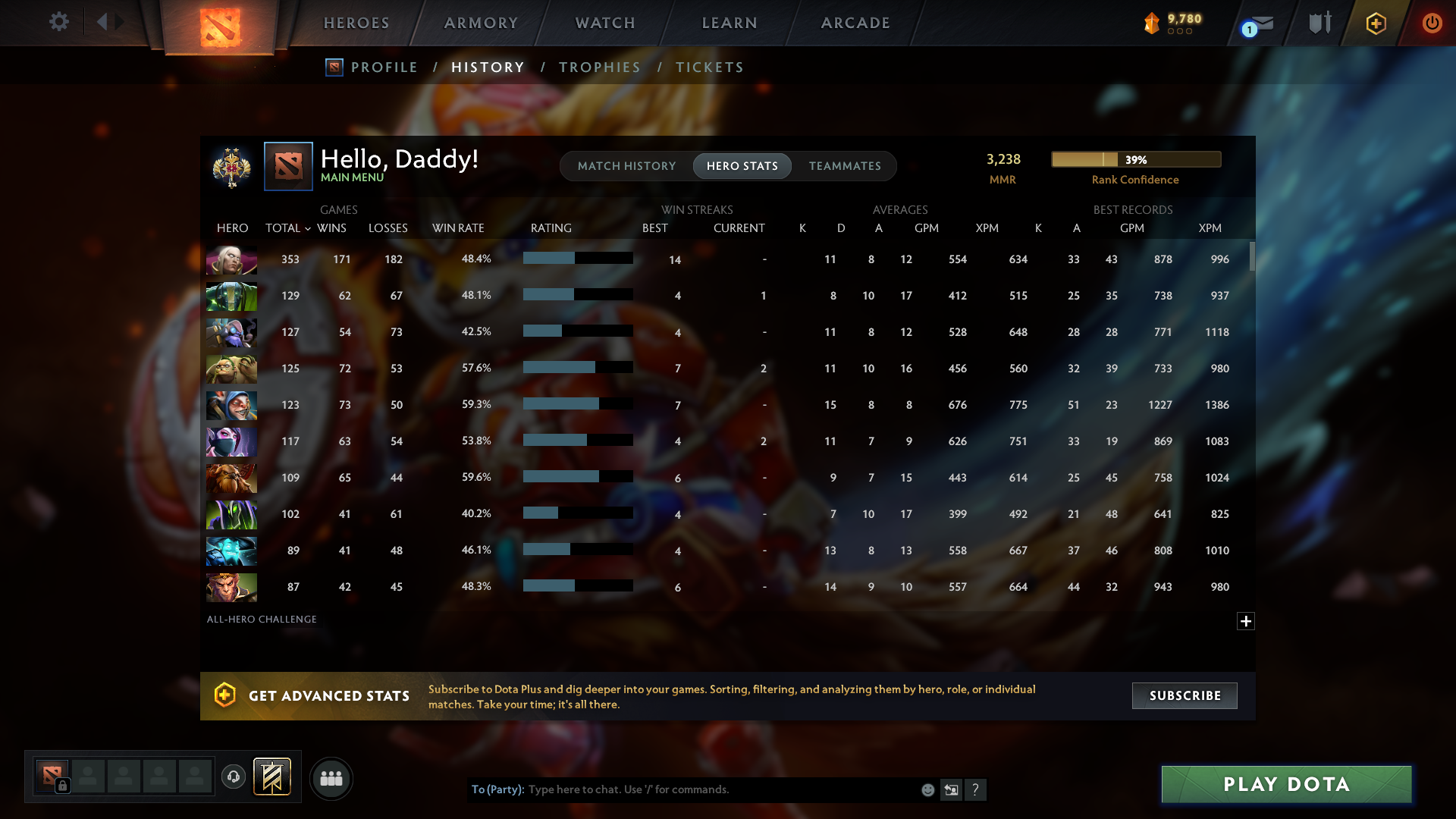Click the Rank Confidence progress bar
1456x819 pixels.
tap(1136, 159)
